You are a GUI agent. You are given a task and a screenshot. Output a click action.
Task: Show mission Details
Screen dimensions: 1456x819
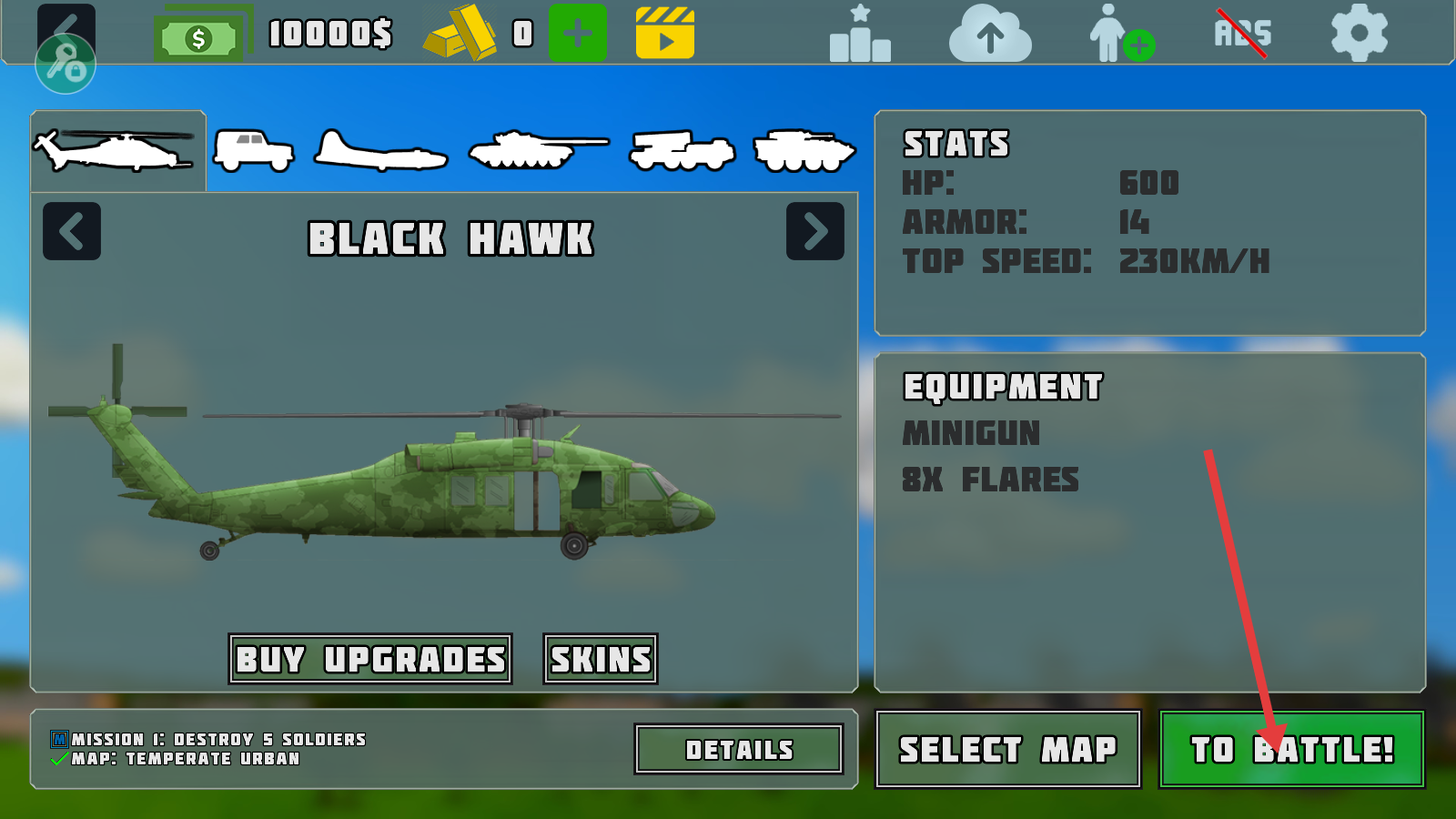point(739,749)
